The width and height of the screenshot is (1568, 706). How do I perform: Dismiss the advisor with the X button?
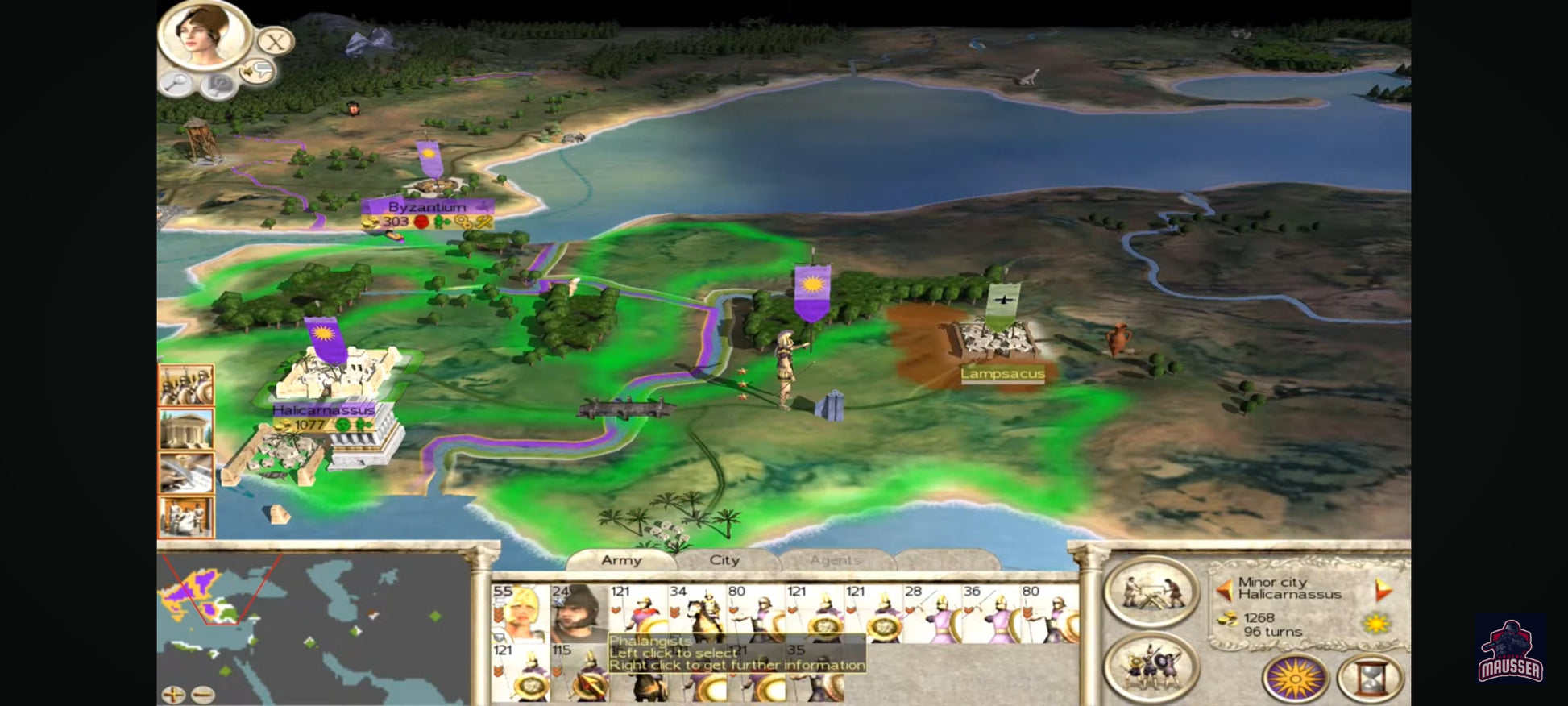[276, 41]
